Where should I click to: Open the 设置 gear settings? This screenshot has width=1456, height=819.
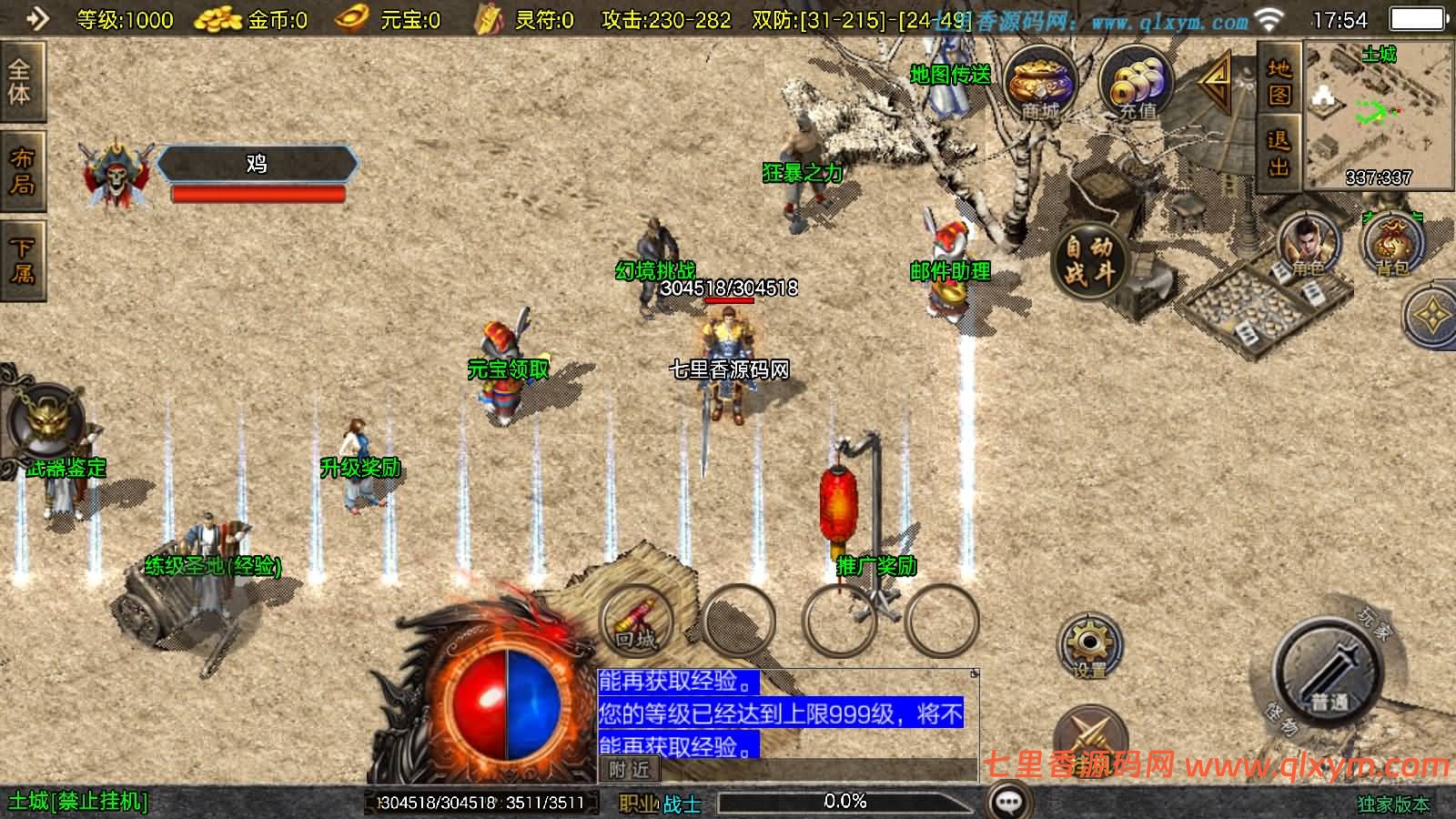(x=1089, y=646)
